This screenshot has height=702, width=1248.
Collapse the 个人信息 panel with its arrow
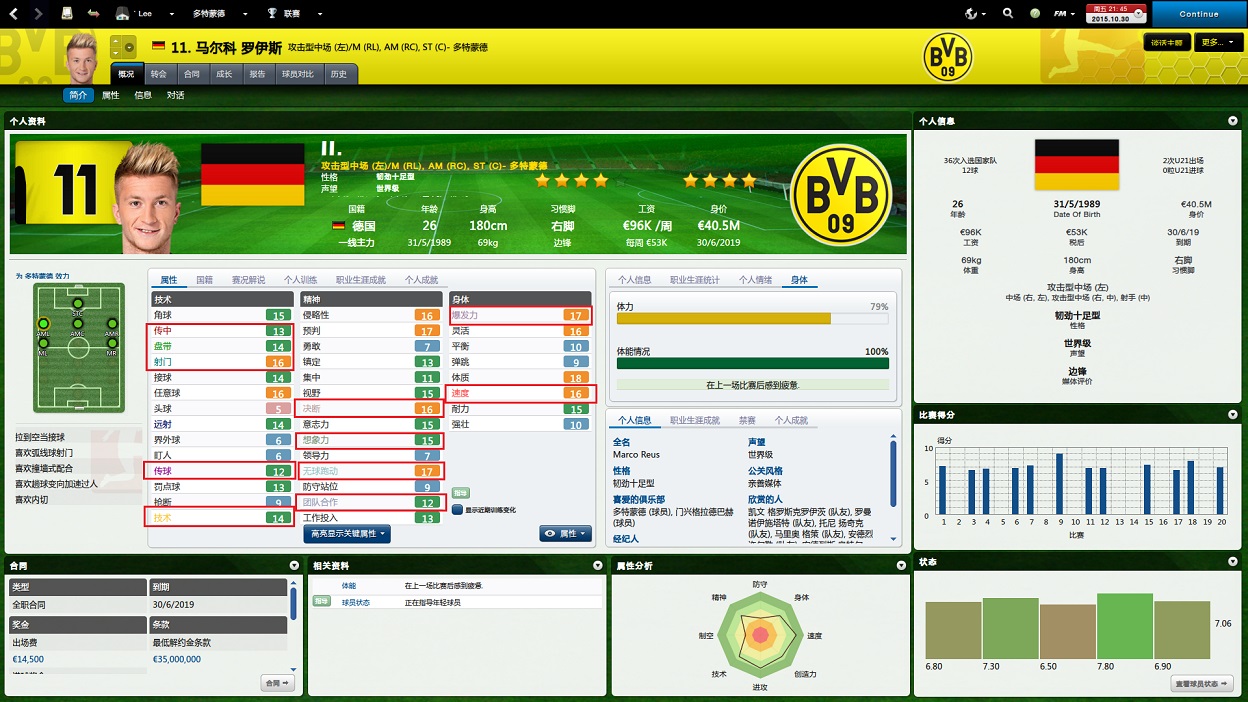click(1233, 121)
